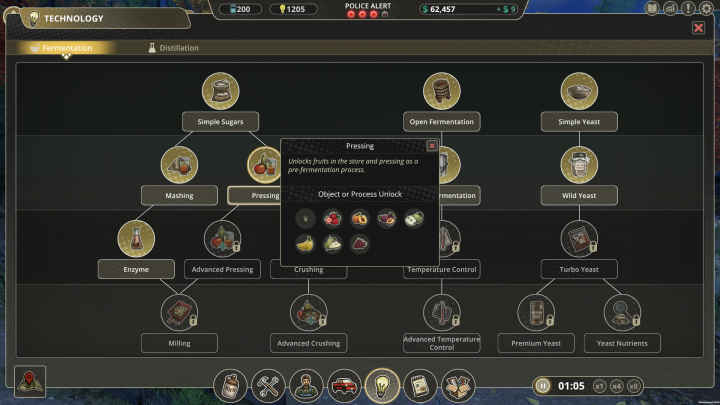Open the crossed tools build menu
This screenshot has width=720, height=405.
pyautogui.click(x=268, y=385)
